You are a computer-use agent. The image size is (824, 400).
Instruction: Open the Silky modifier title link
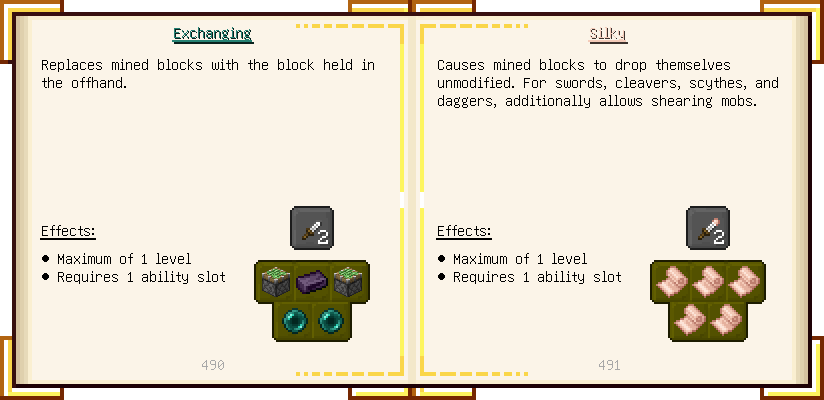pyautogui.click(x=608, y=34)
